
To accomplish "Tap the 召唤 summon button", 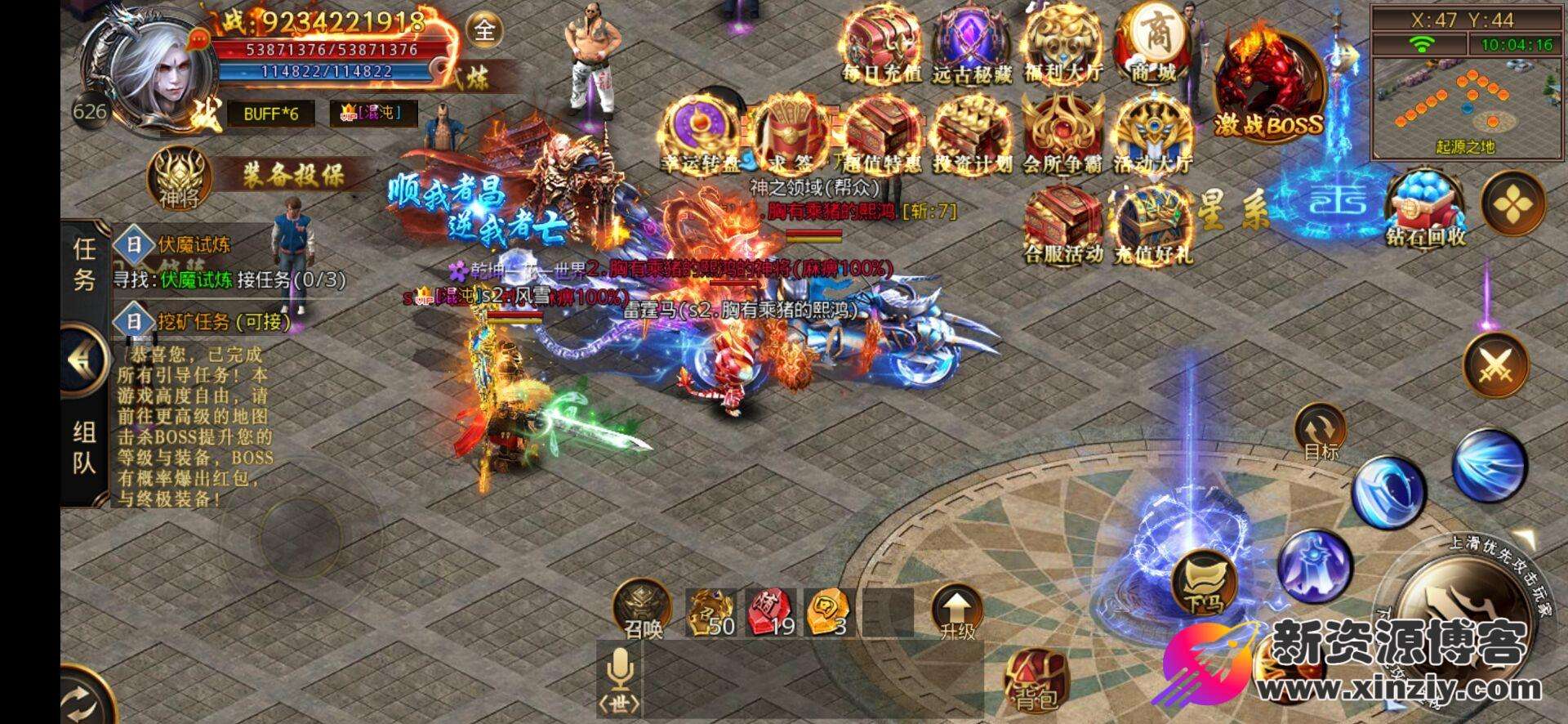I will pos(644,609).
